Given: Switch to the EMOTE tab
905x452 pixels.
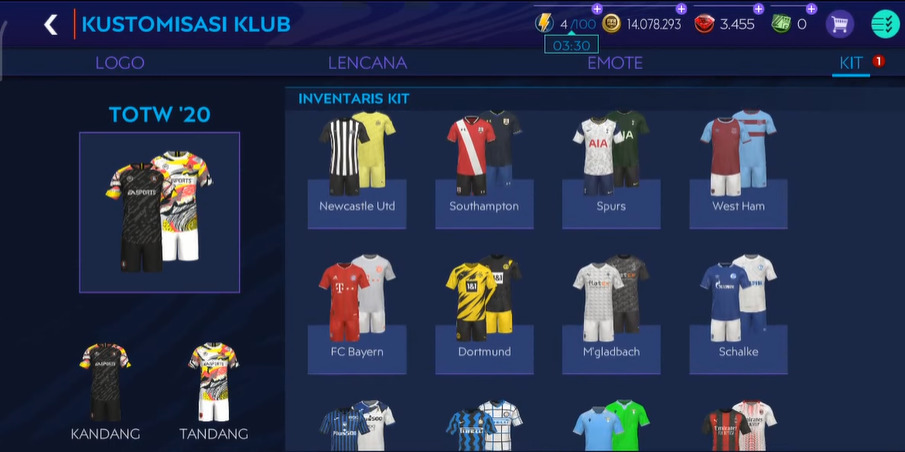Looking at the screenshot, I should point(615,63).
